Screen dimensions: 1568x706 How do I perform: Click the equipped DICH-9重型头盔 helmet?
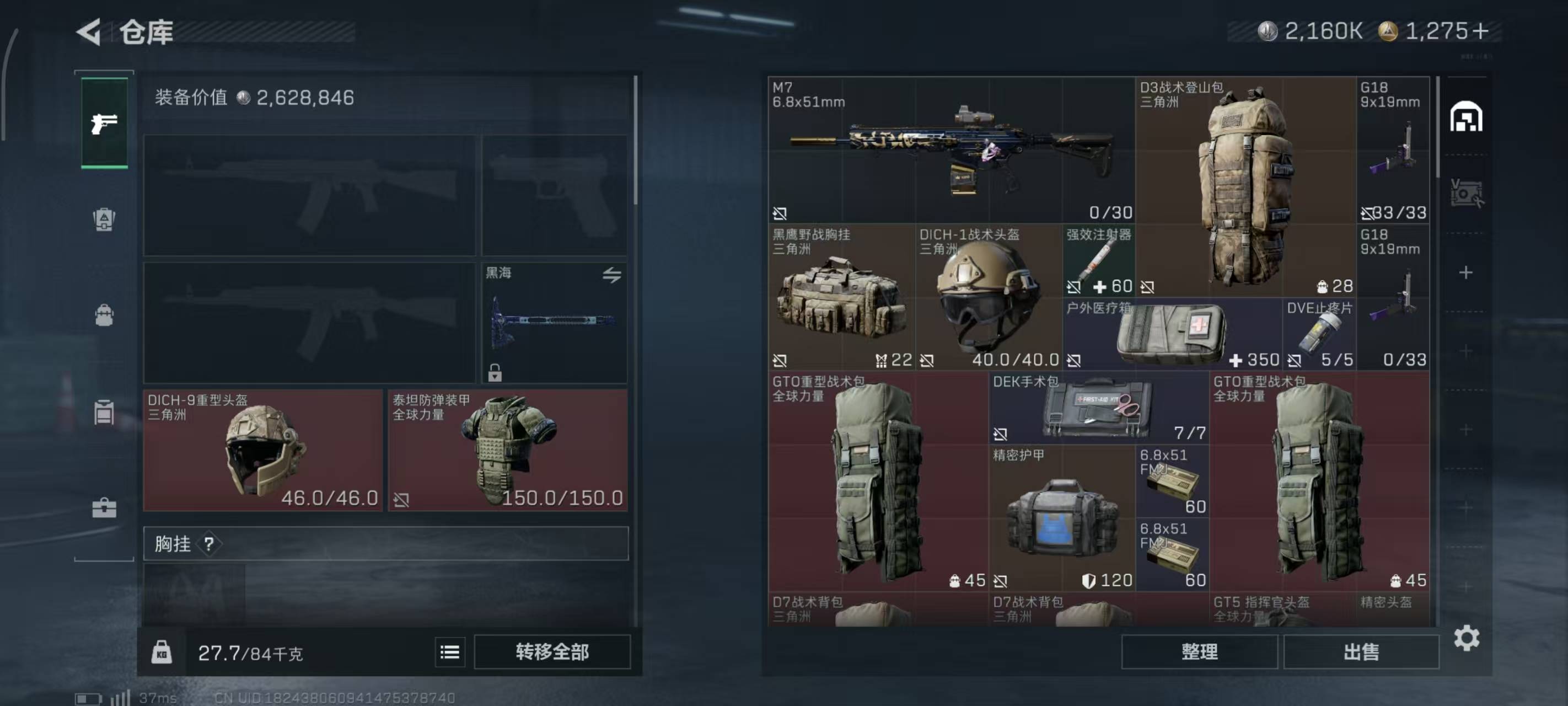pos(263,450)
